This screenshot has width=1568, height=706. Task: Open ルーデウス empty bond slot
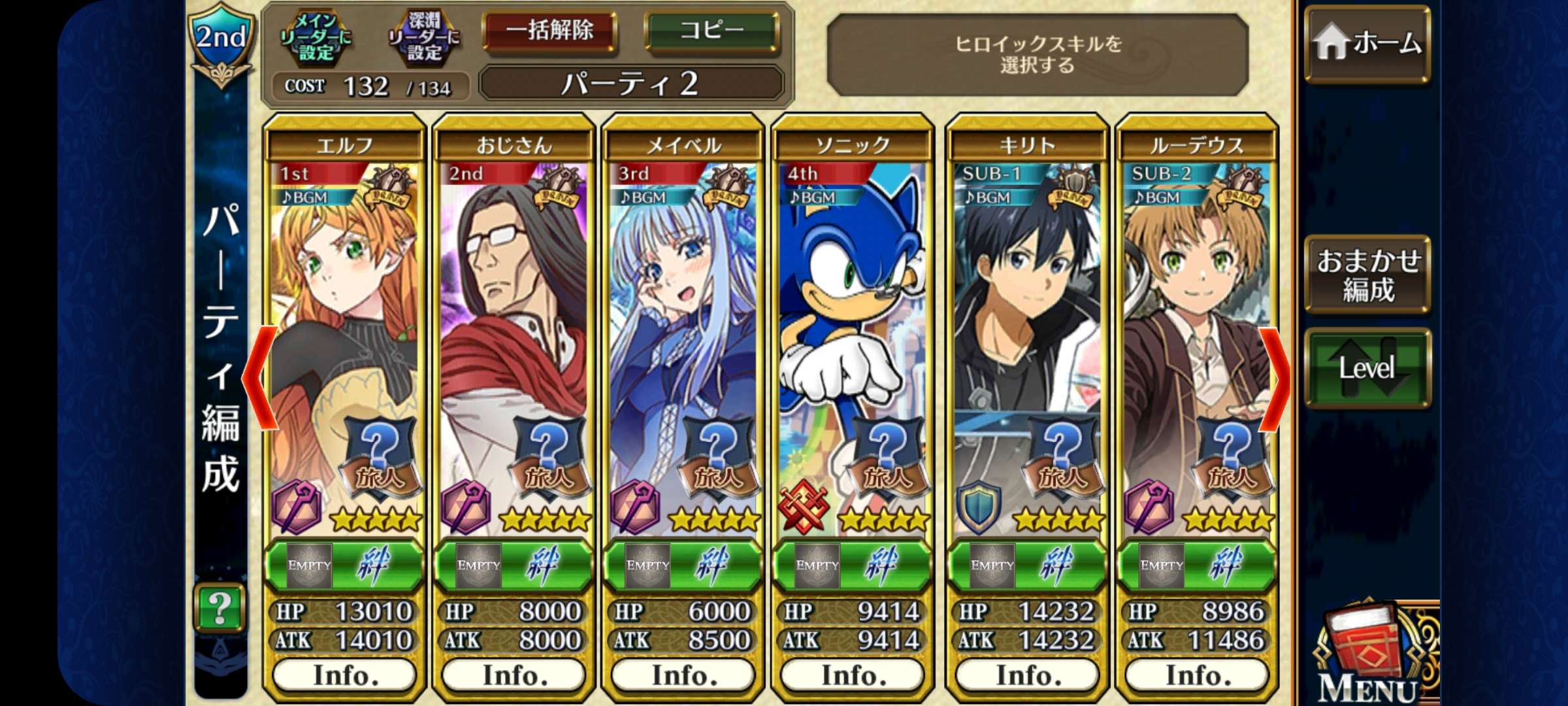[x=1162, y=565]
